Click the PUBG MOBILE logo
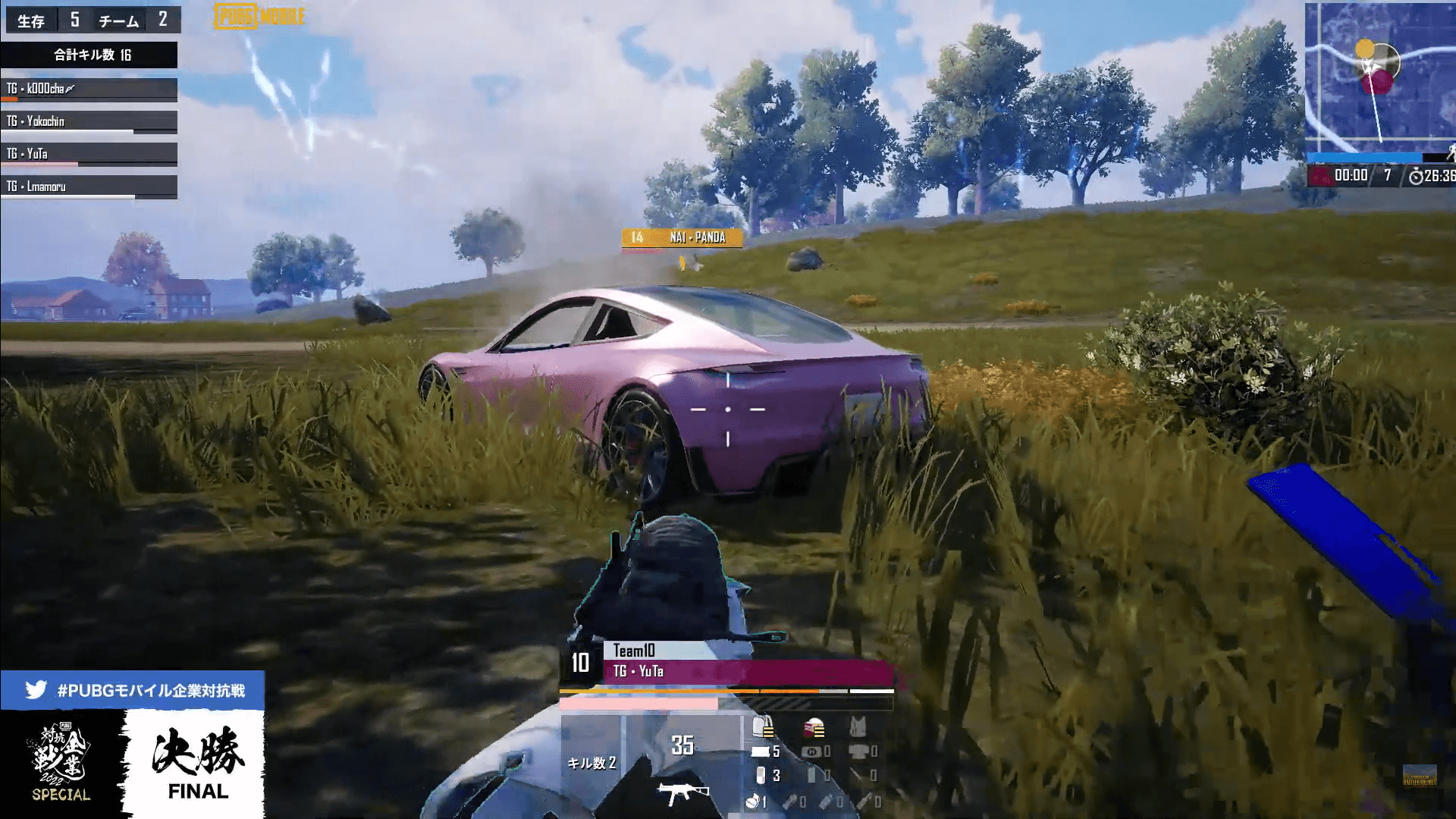Screen dimensions: 1456x819 pos(259,17)
